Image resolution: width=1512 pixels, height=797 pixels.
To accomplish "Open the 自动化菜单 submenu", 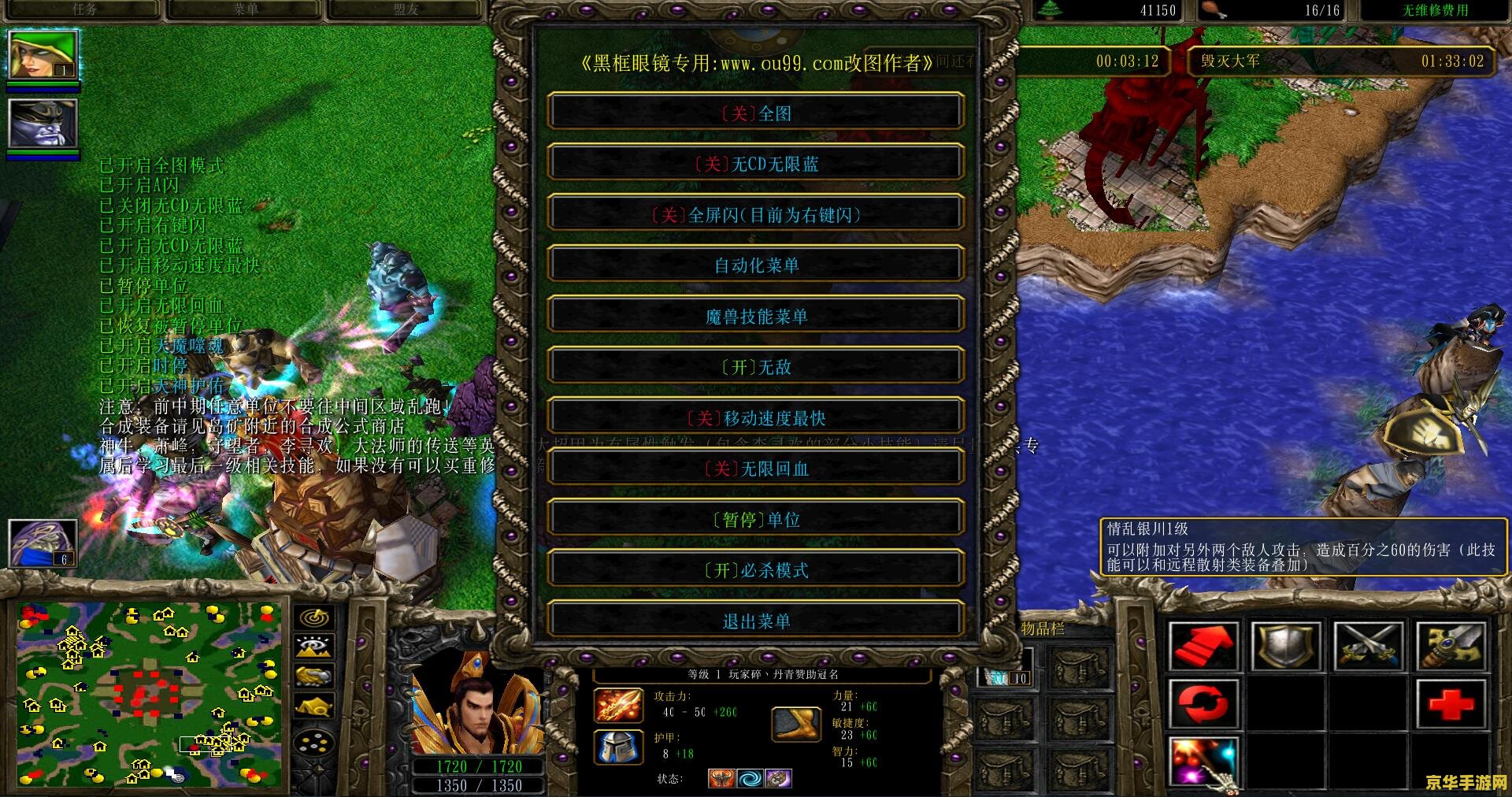I will [756, 265].
